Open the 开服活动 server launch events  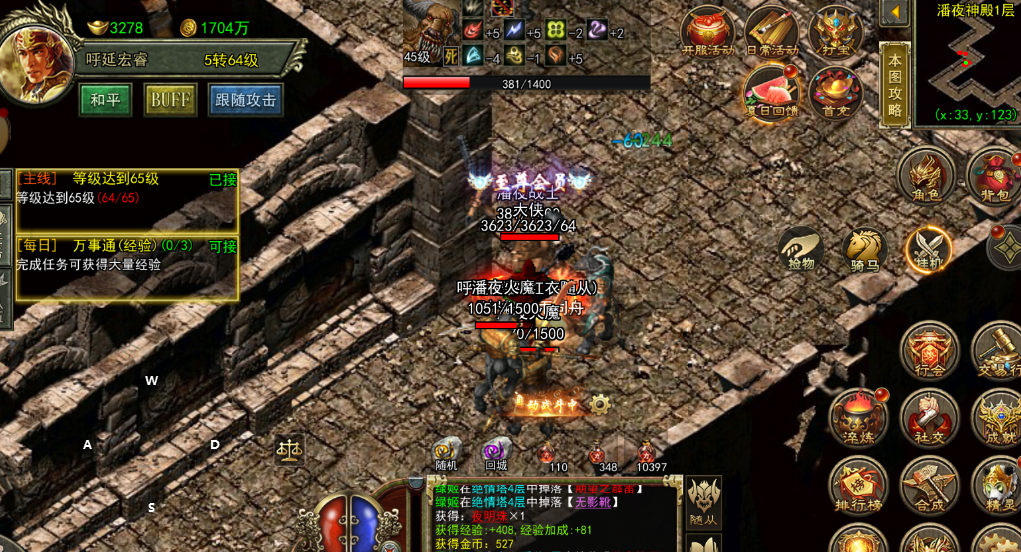tap(707, 33)
